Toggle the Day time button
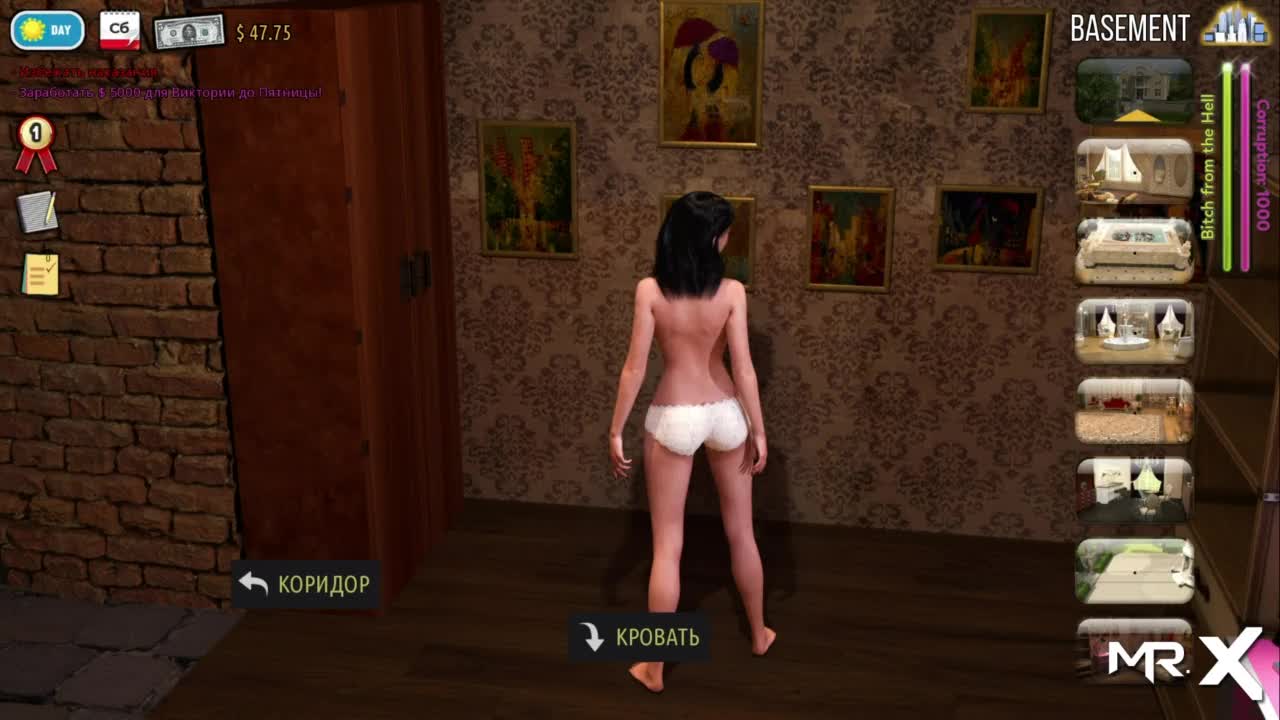Screen dimensions: 1280x720 pyautogui.click(x=47, y=30)
